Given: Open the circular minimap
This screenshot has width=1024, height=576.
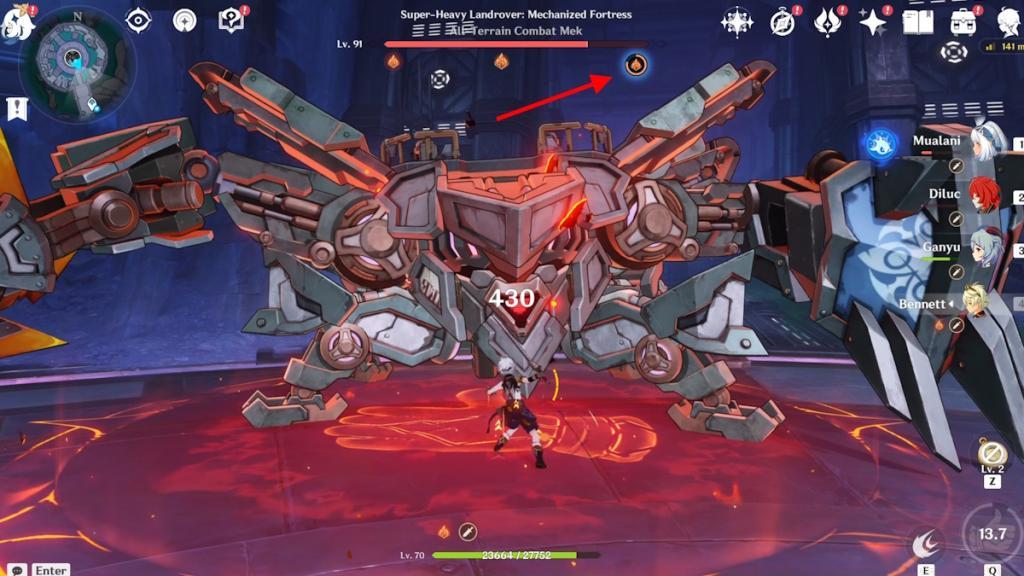Looking at the screenshot, I should coord(76,66).
